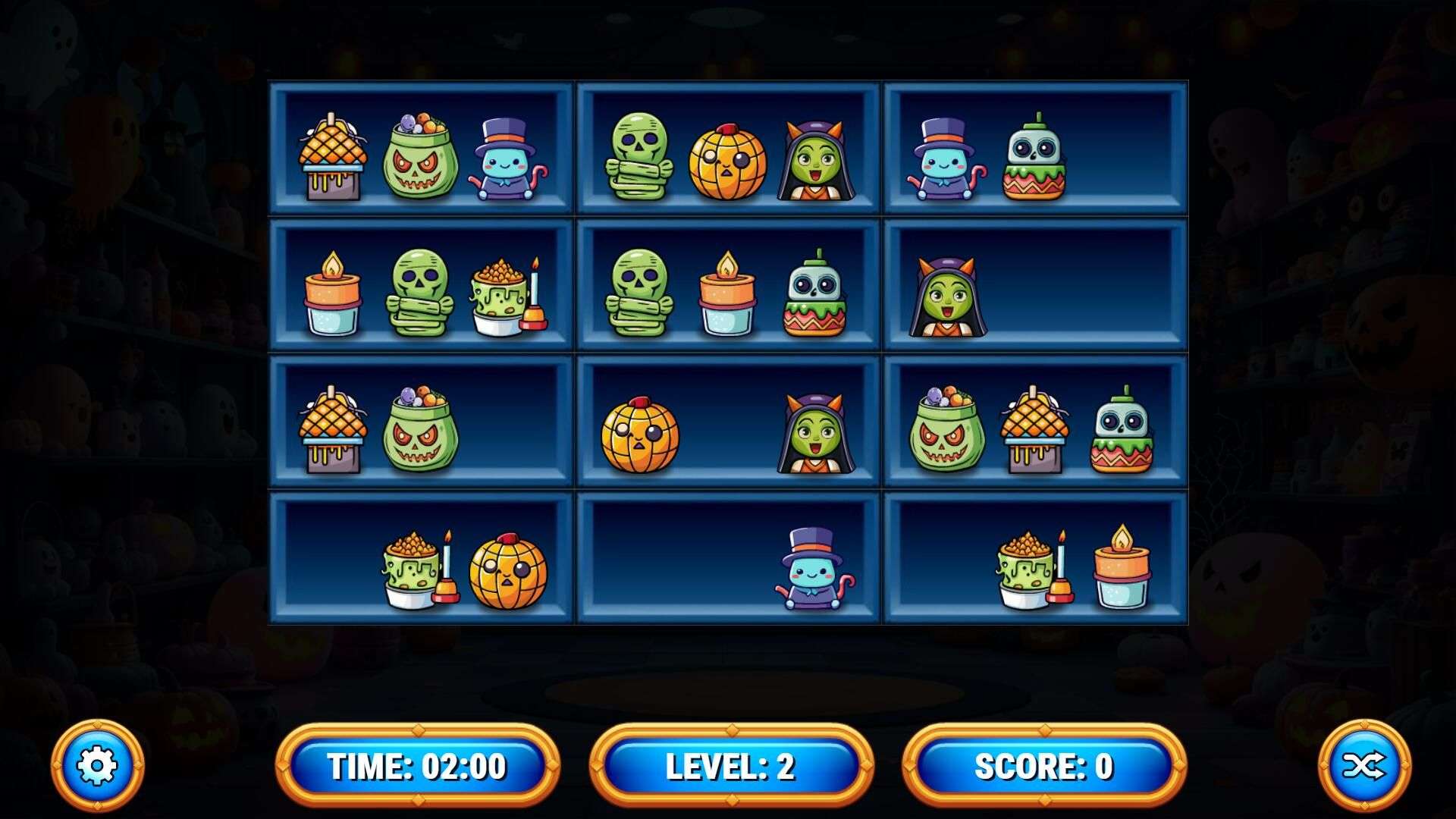The height and width of the screenshot is (819, 1456).
Task: Select the candy bag sharing a shelf with skull jar
Action: pyautogui.click(x=946, y=430)
